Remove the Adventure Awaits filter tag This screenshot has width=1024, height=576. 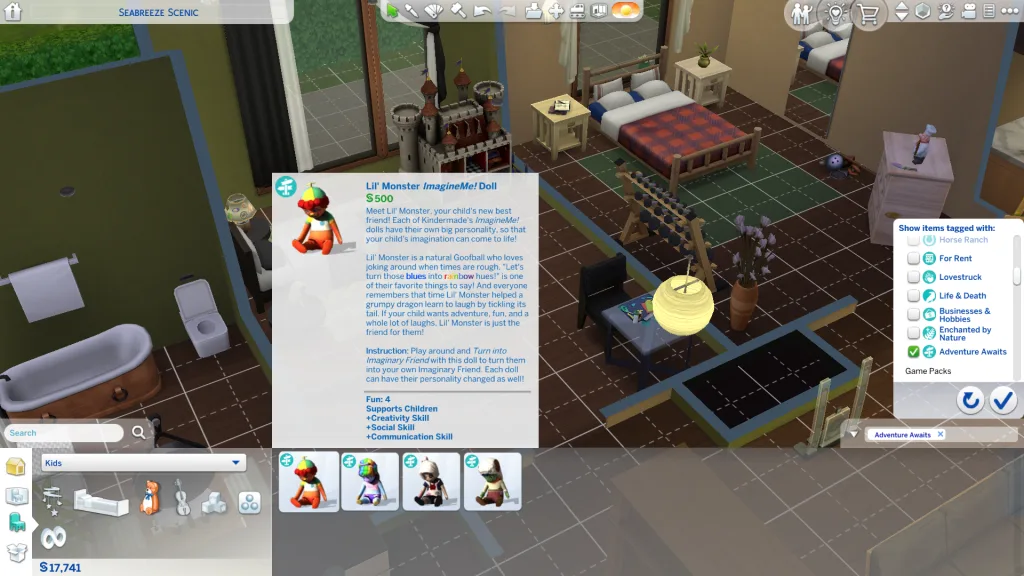(x=941, y=435)
